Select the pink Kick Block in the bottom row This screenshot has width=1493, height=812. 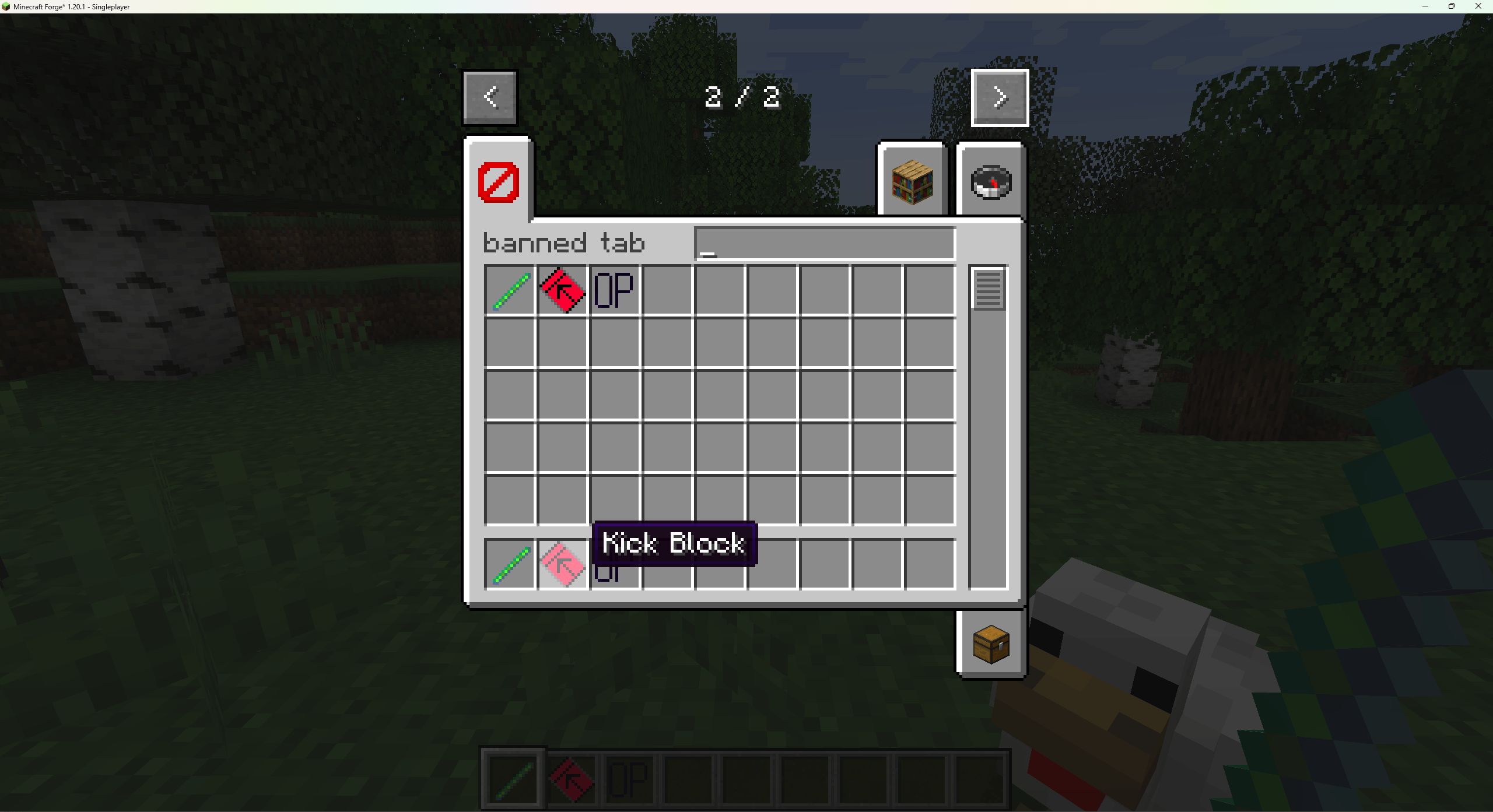tap(562, 565)
